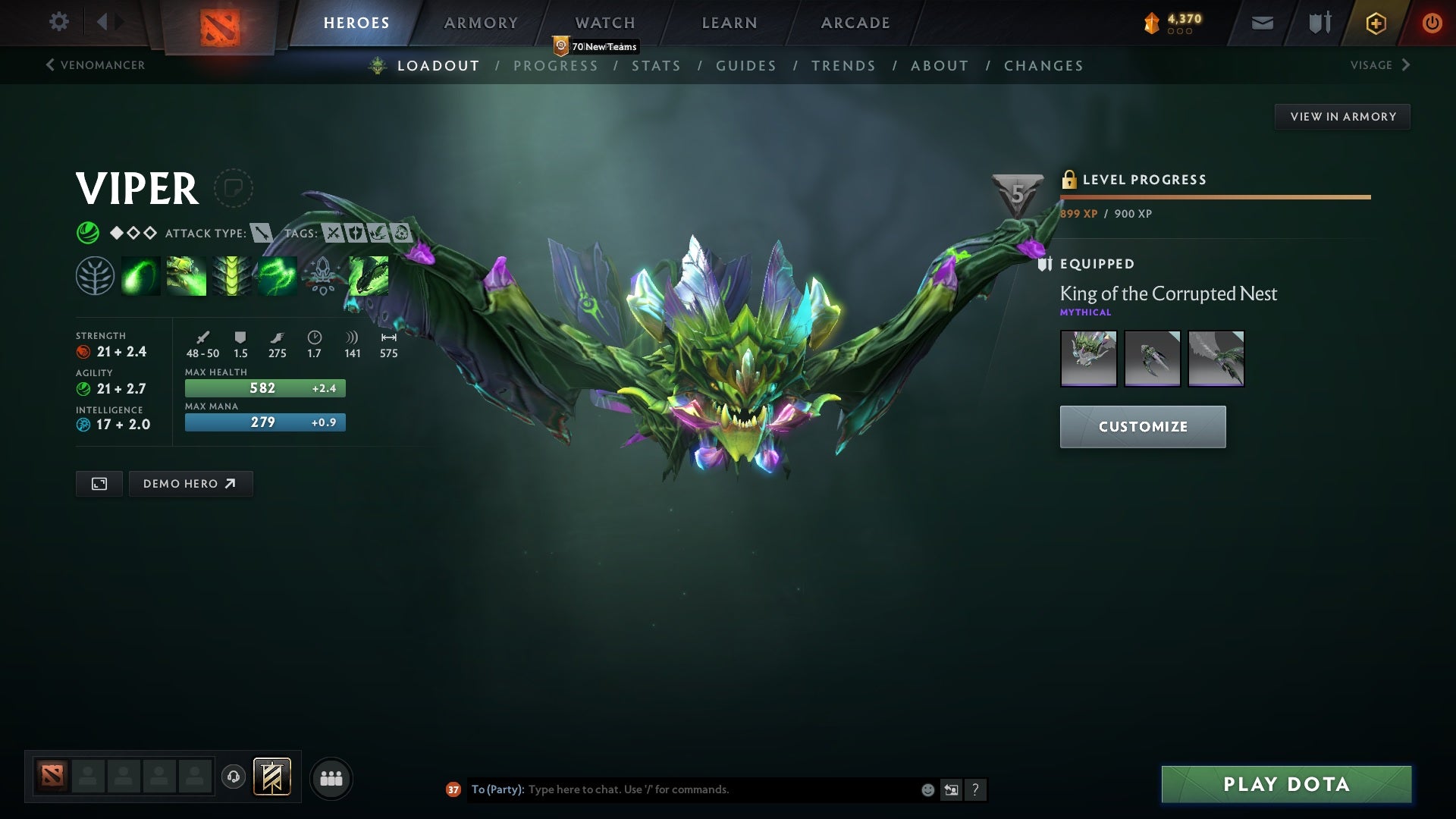Screen dimensions: 1456x819
Task: Toggle the Durable shield tag icon
Action: [x=356, y=234]
